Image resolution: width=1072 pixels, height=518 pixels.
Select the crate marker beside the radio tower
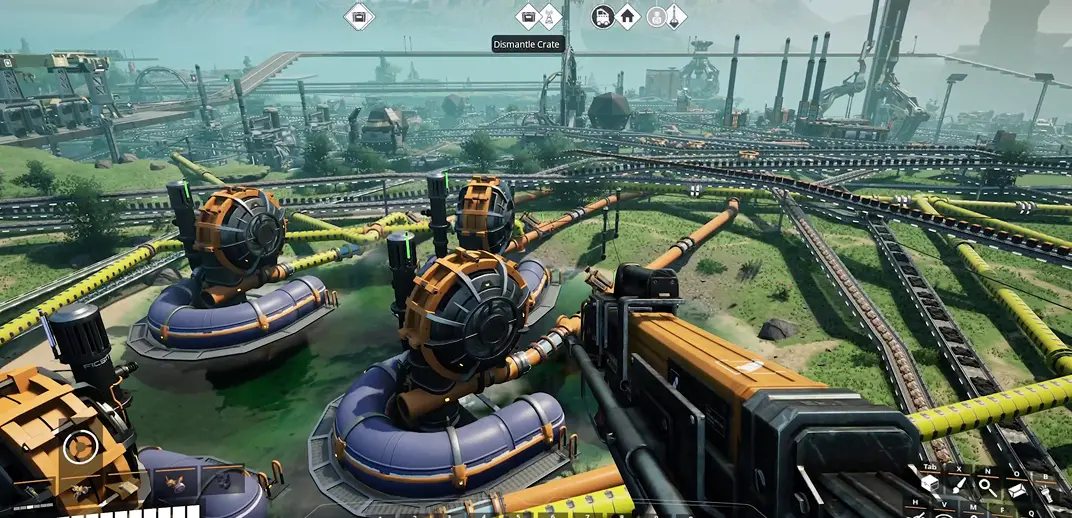tap(527, 17)
